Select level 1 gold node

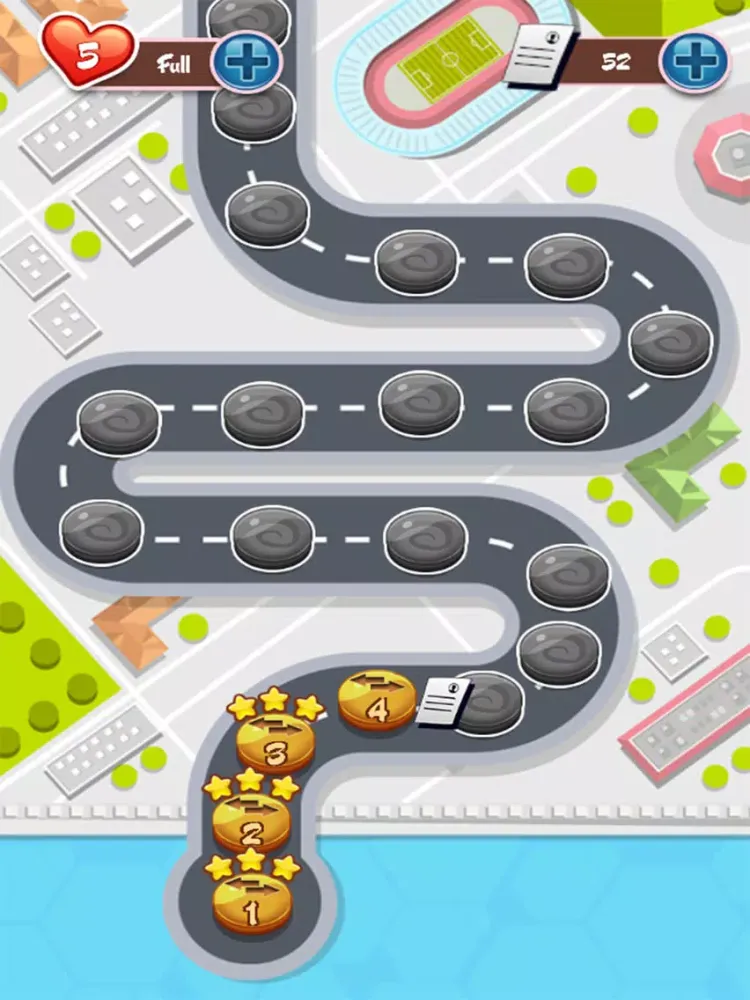pos(250,903)
